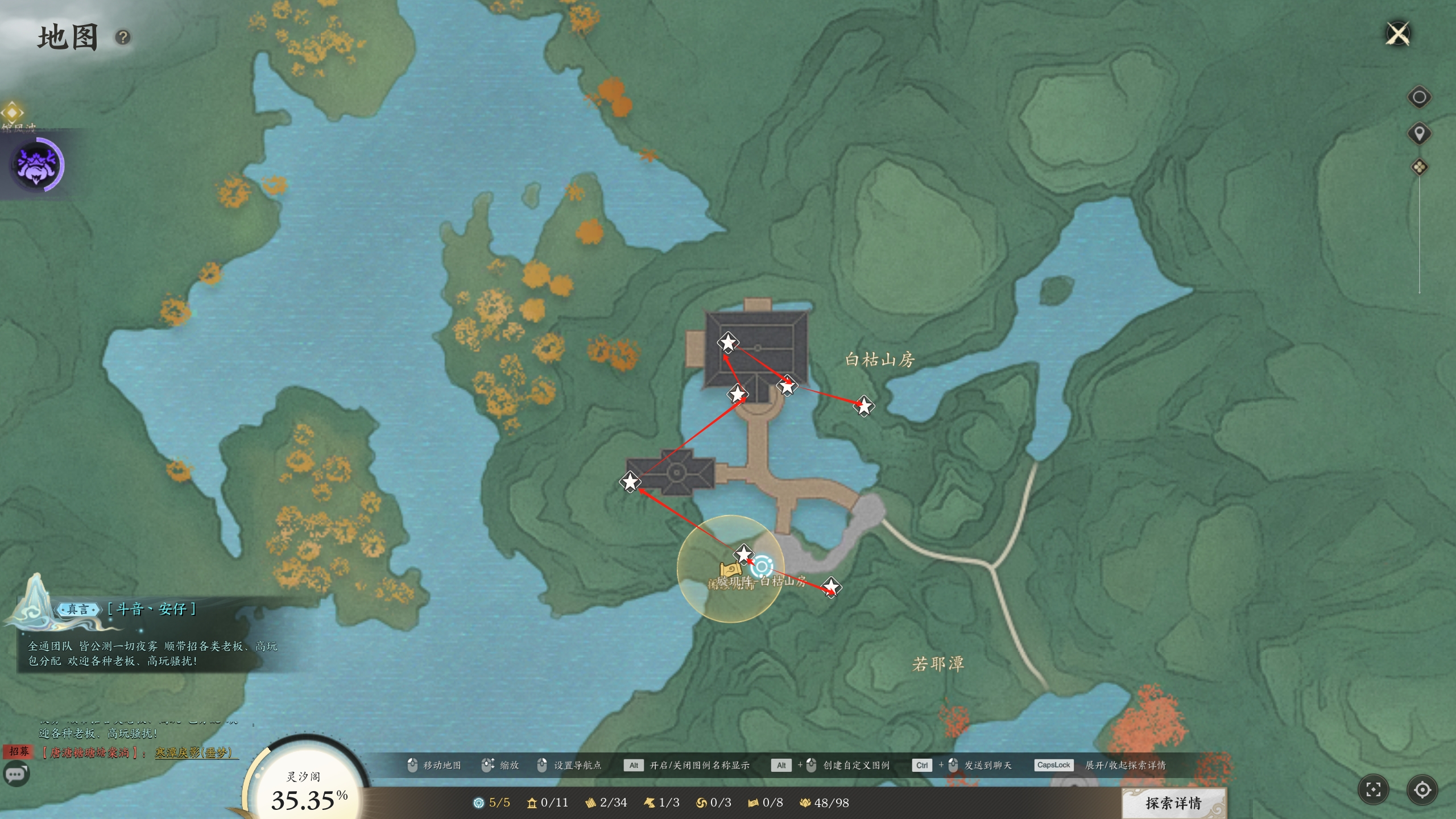Click the circle icon map control
The height and width of the screenshot is (819, 1456).
click(x=1419, y=97)
